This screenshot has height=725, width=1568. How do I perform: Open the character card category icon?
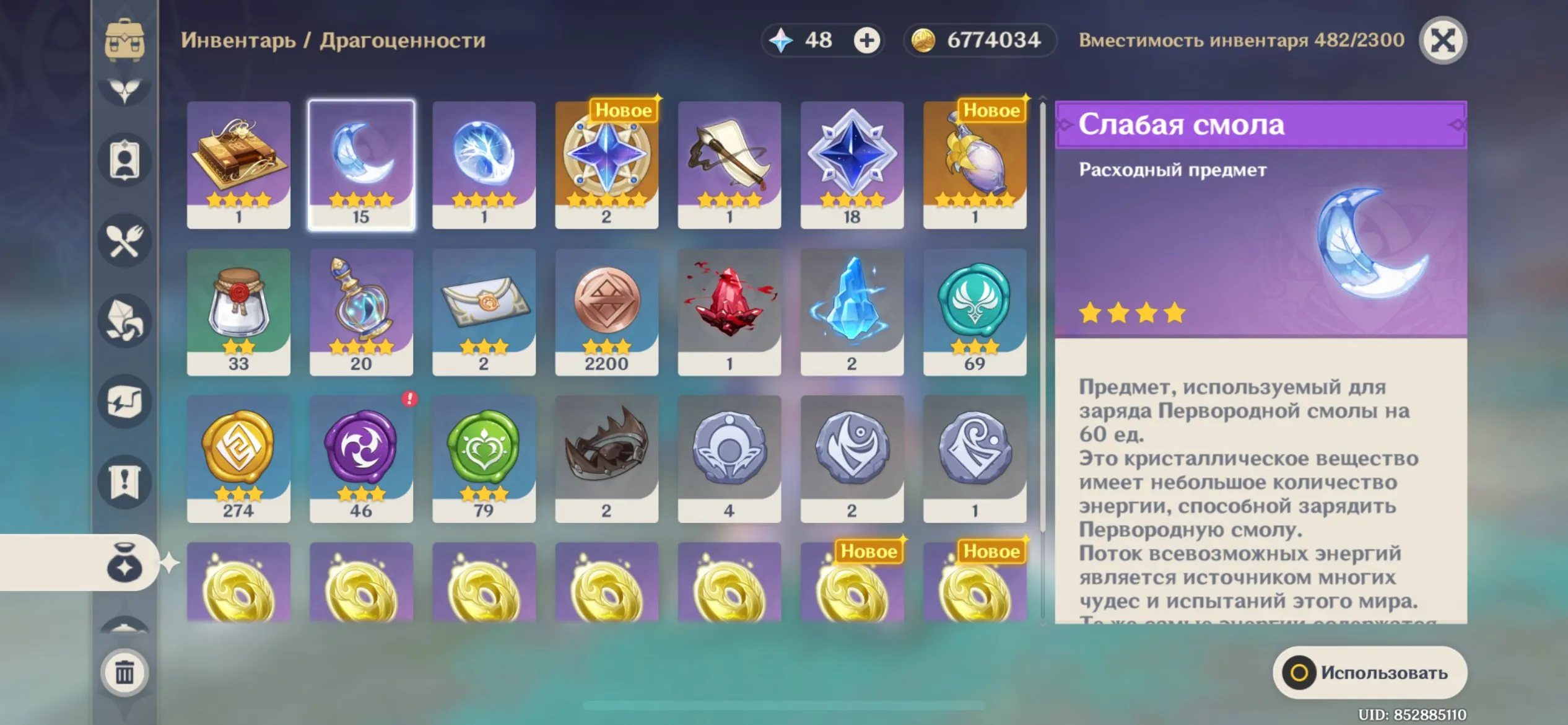124,160
